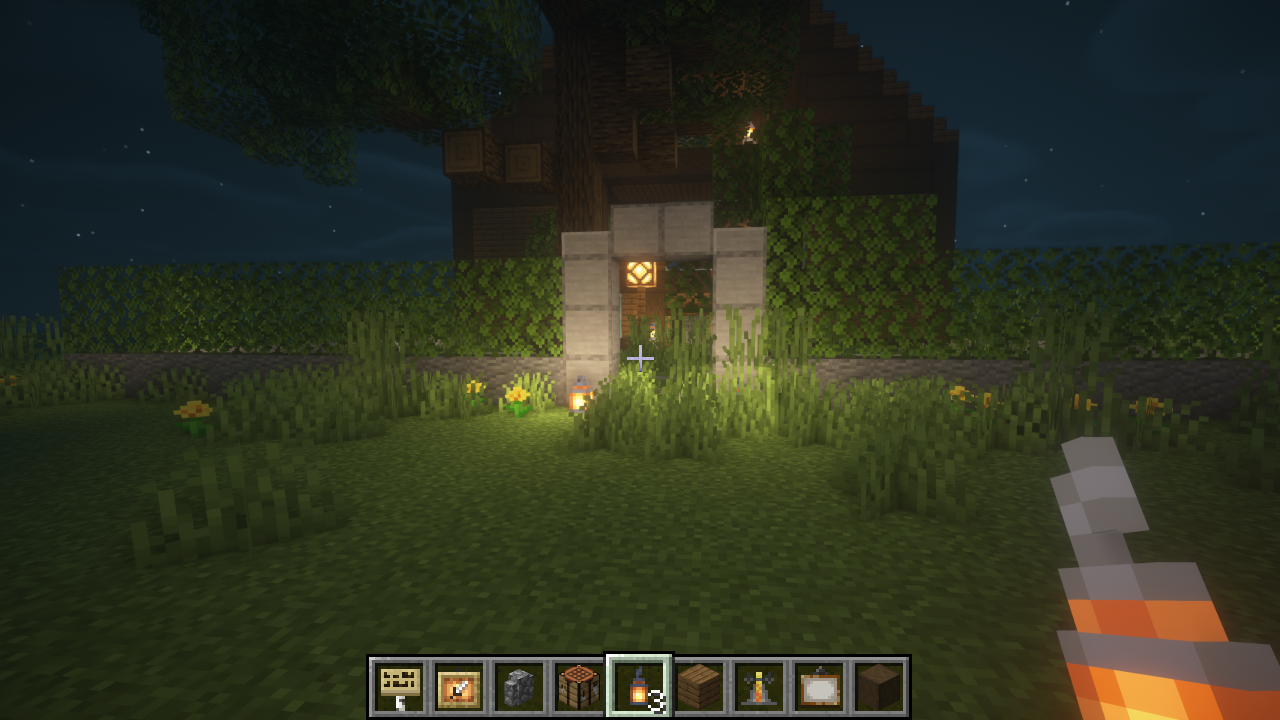Pick the cobblestone wall hotbar slot
The height and width of the screenshot is (720, 1280).
(x=519, y=687)
